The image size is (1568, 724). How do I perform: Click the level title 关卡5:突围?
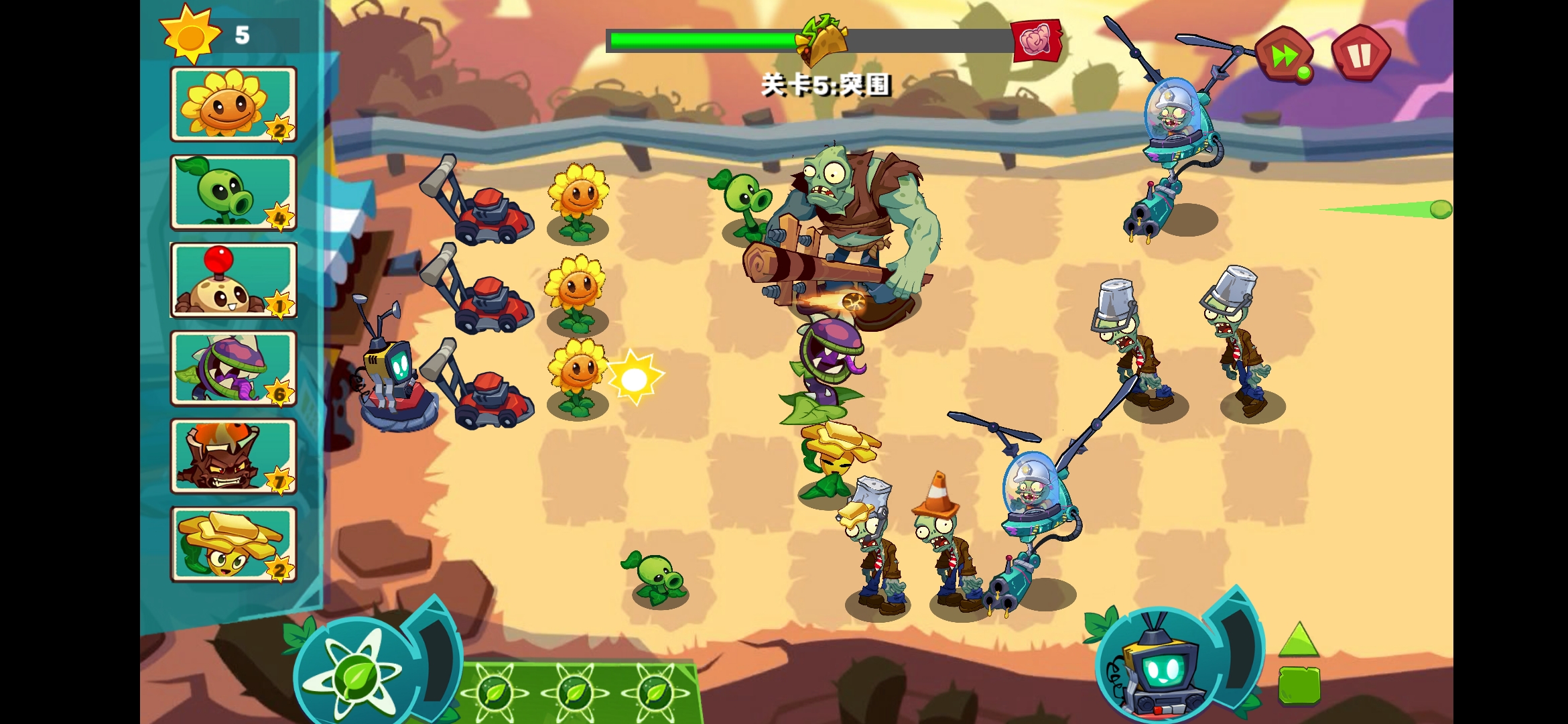click(x=829, y=86)
